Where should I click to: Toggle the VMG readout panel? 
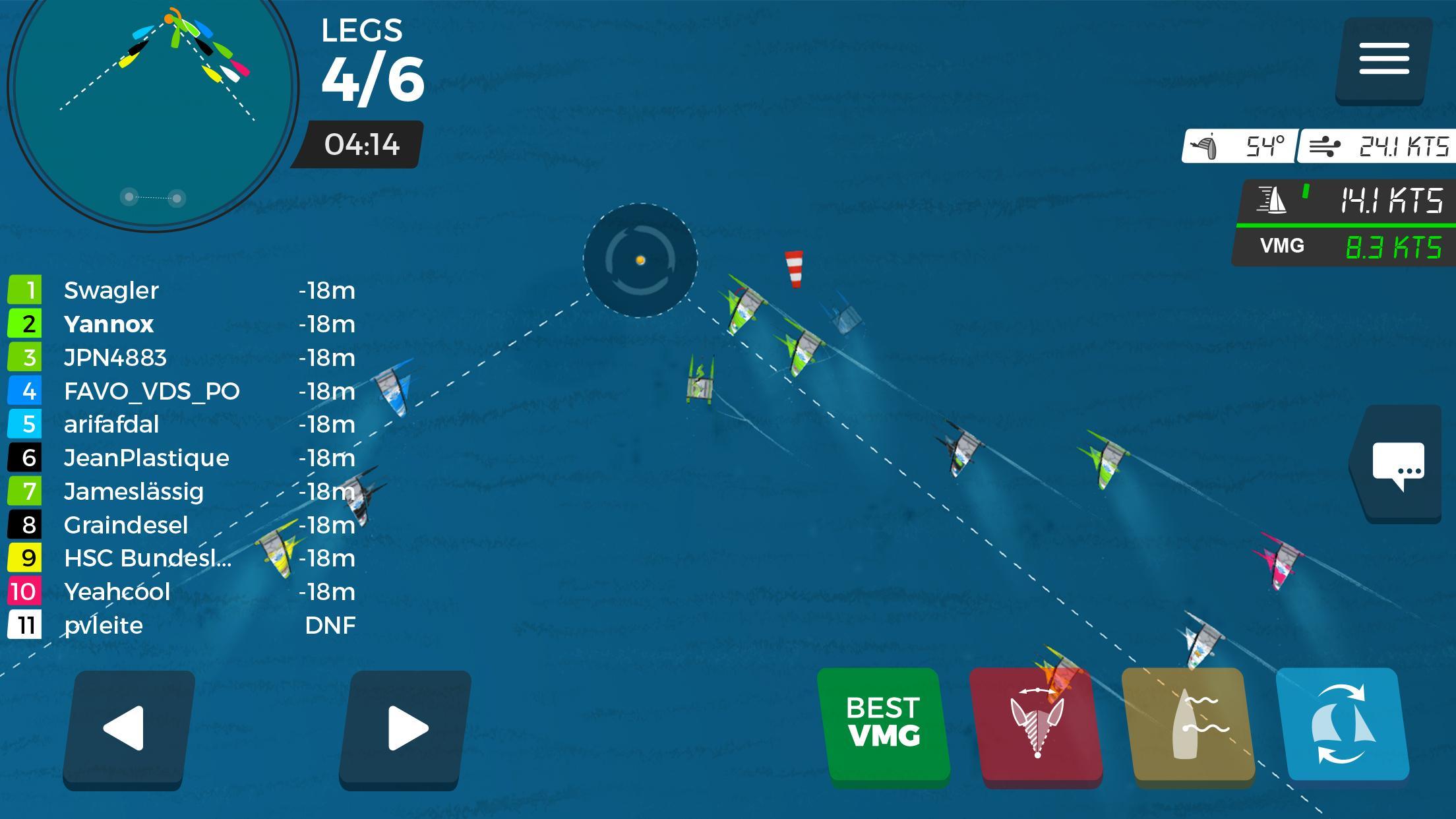[1339, 246]
